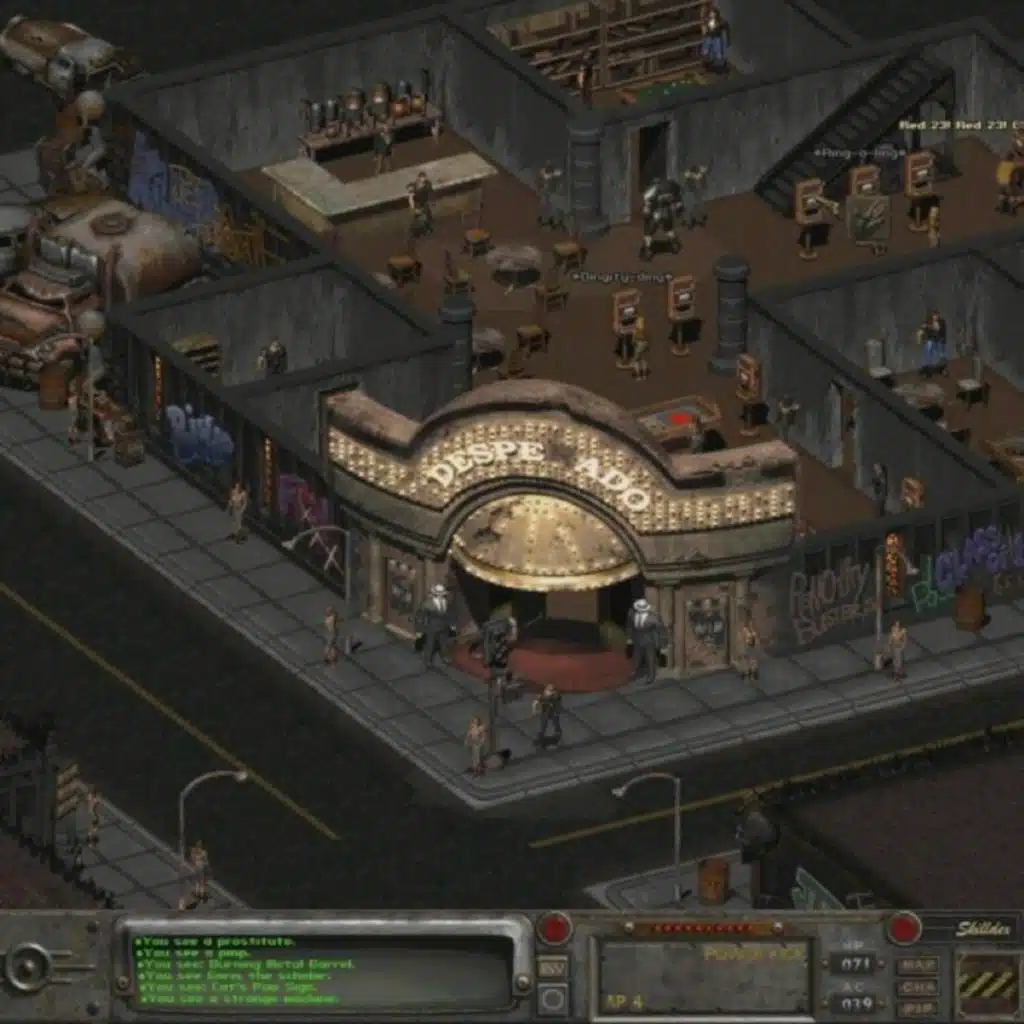Open the world MAP button
This screenshot has width=1024, height=1024.
point(916,965)
